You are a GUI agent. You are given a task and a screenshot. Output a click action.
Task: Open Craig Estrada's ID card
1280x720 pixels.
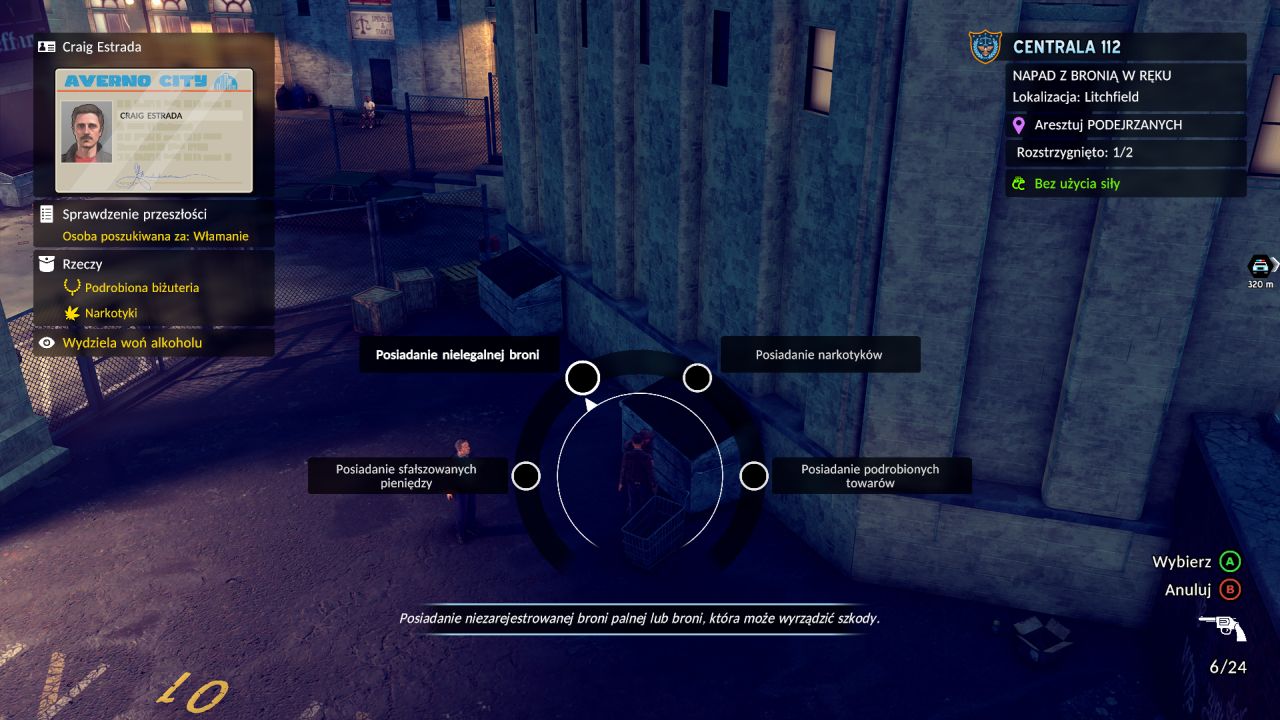[154, 130]
